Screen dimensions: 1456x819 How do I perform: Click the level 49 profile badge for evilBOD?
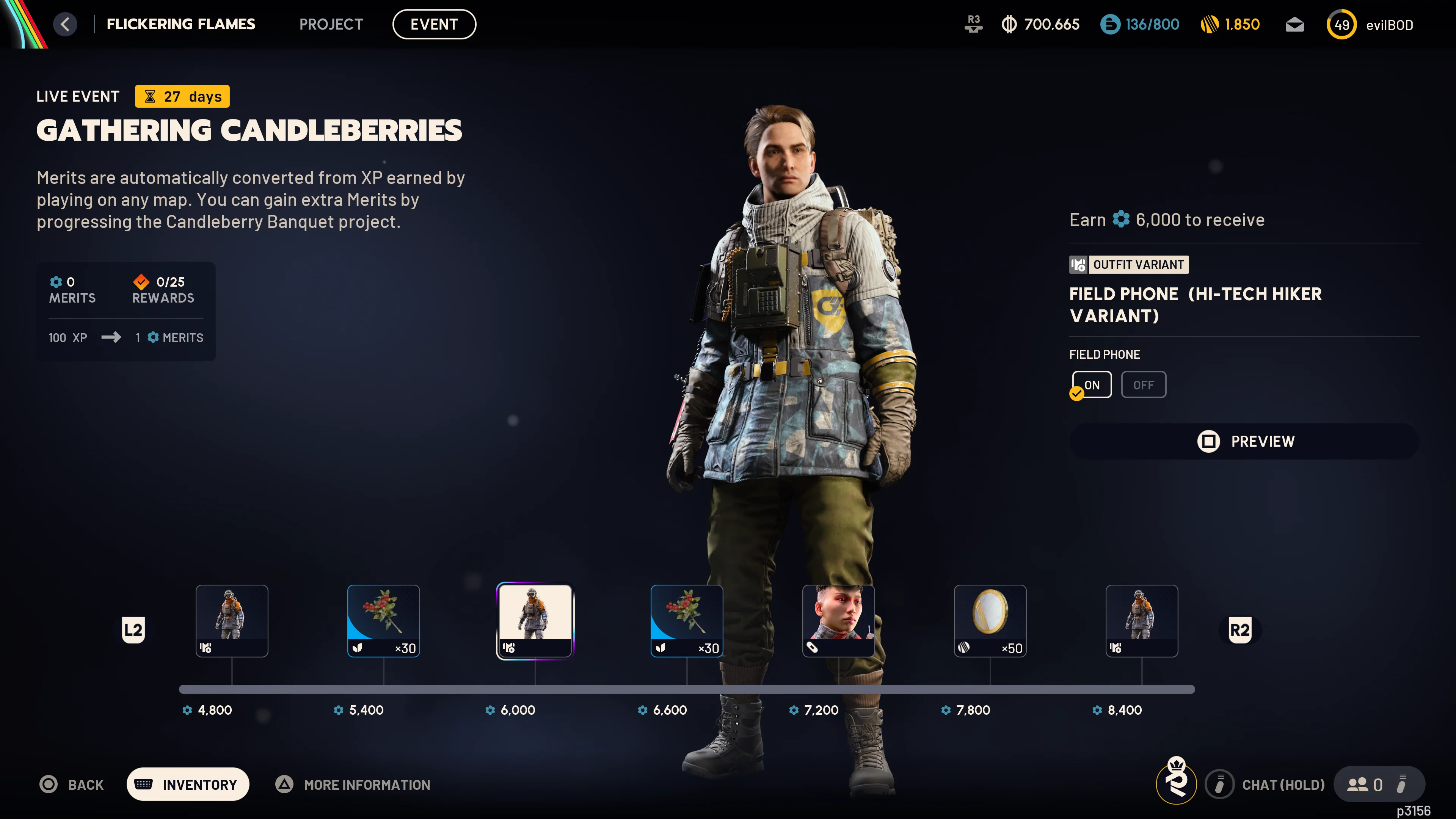point(1341,24)
